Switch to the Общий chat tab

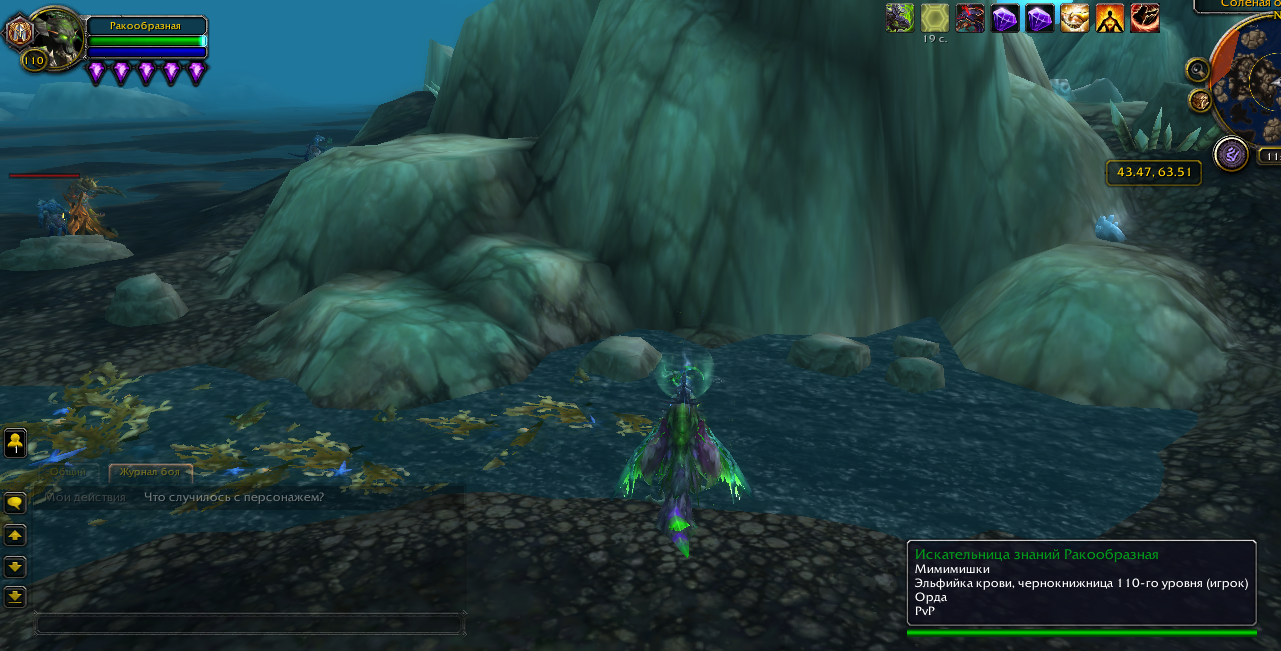click(68, 472)
